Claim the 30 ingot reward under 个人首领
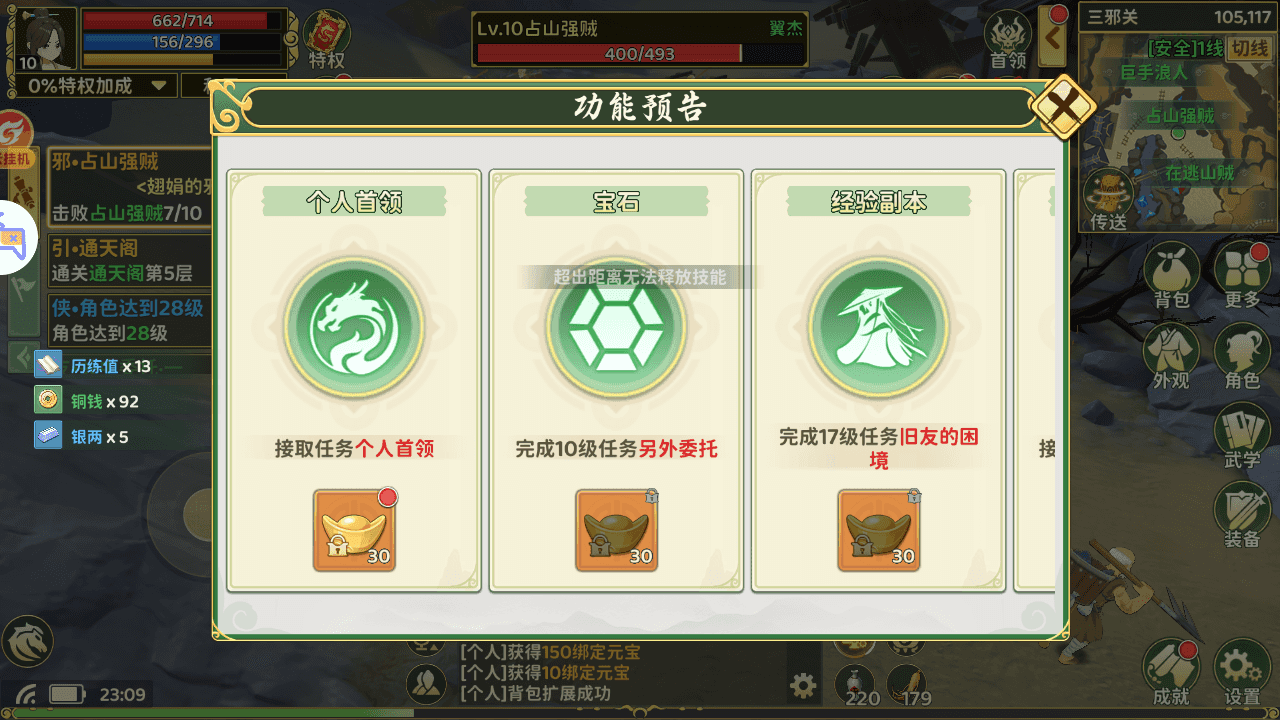Image resolution: width=1280 pixels, height=720 pixels. coord(352,530)
